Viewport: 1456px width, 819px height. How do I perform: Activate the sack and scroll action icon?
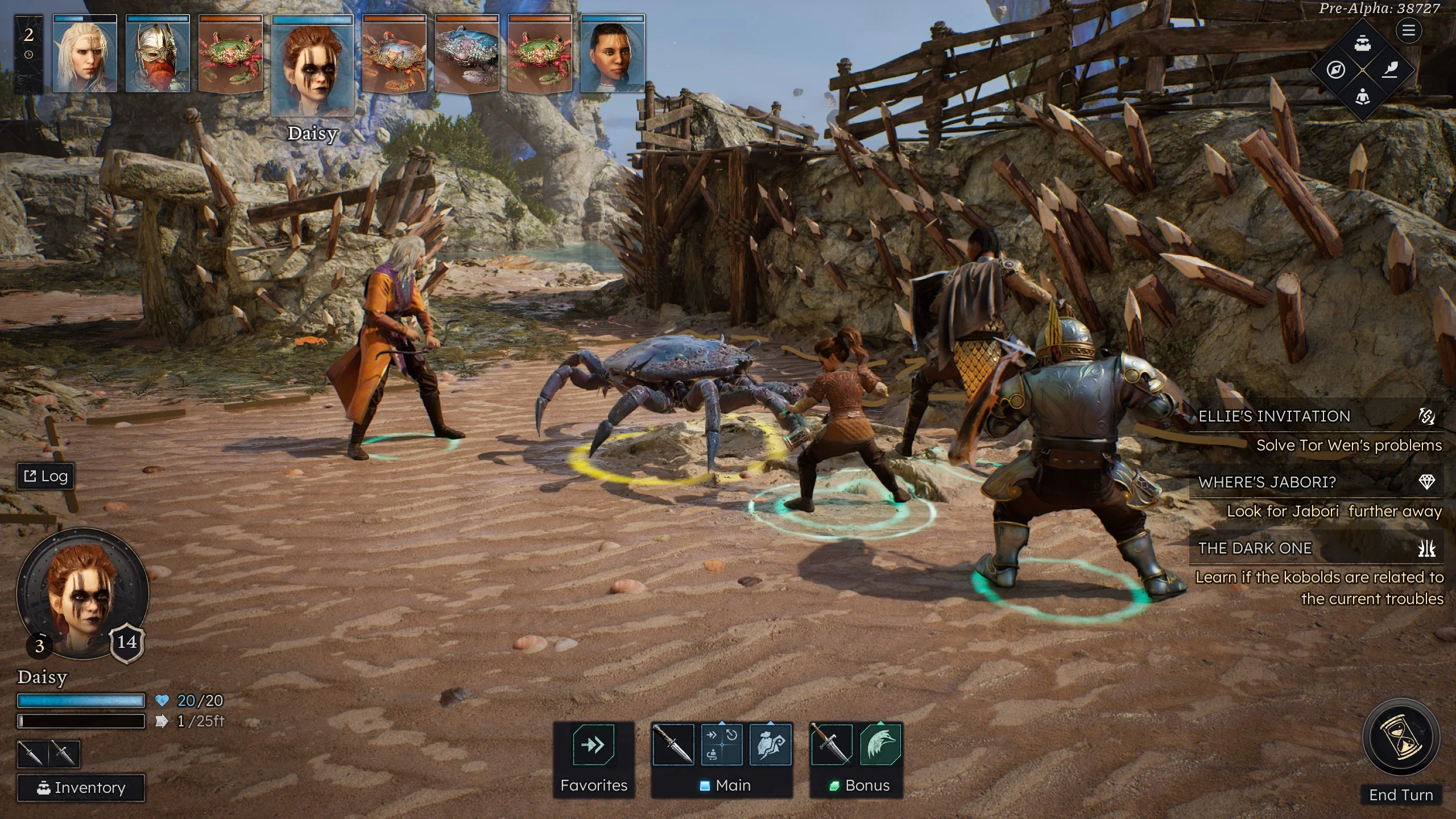771,744
